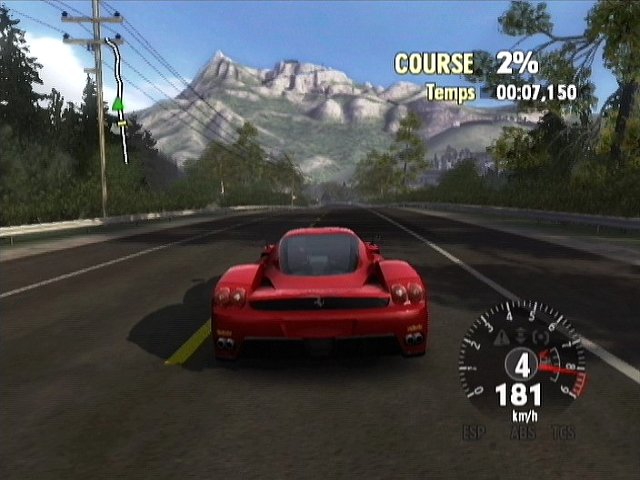Toggle the TCS driving aid indicator
640x480 pixels.
click(564, 433)
